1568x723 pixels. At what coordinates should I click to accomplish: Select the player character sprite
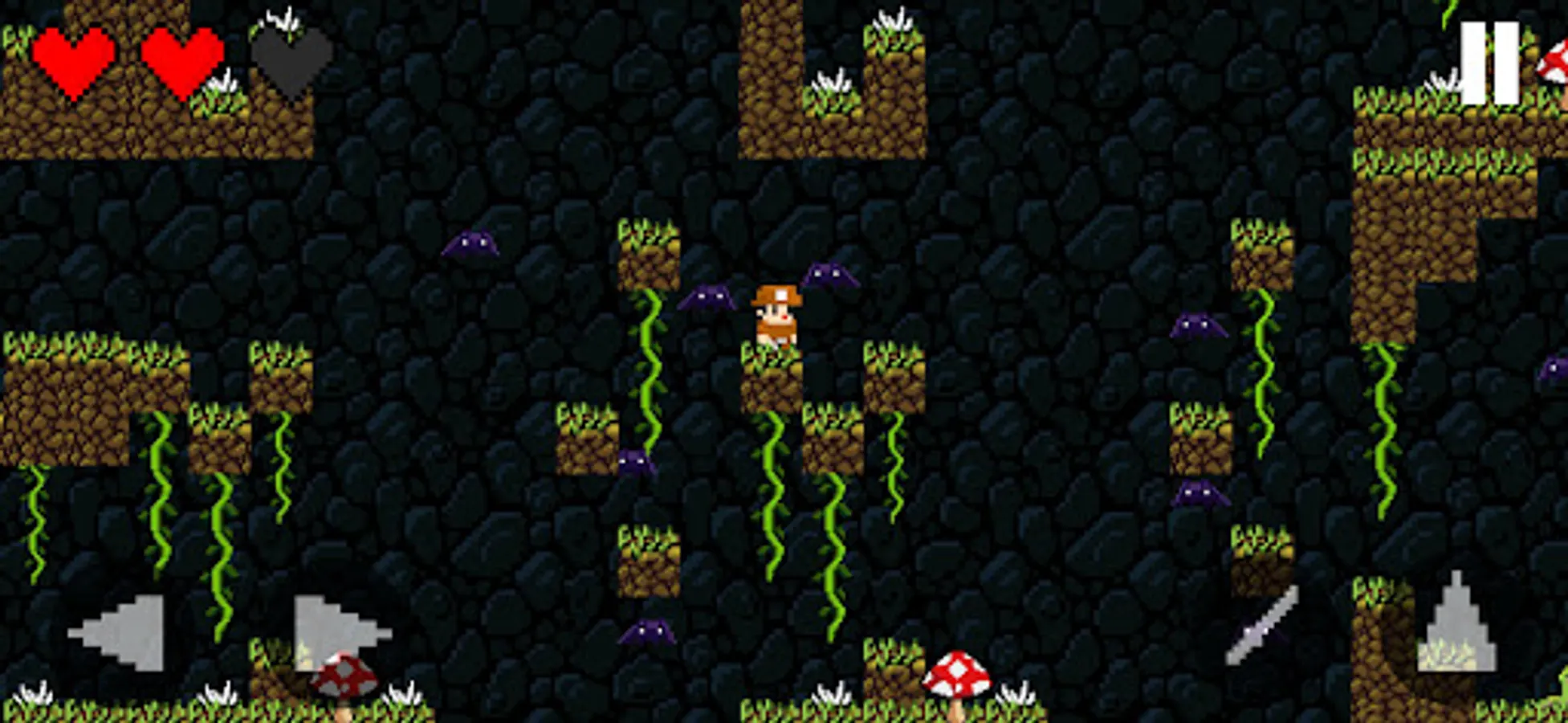pos(775,317)
